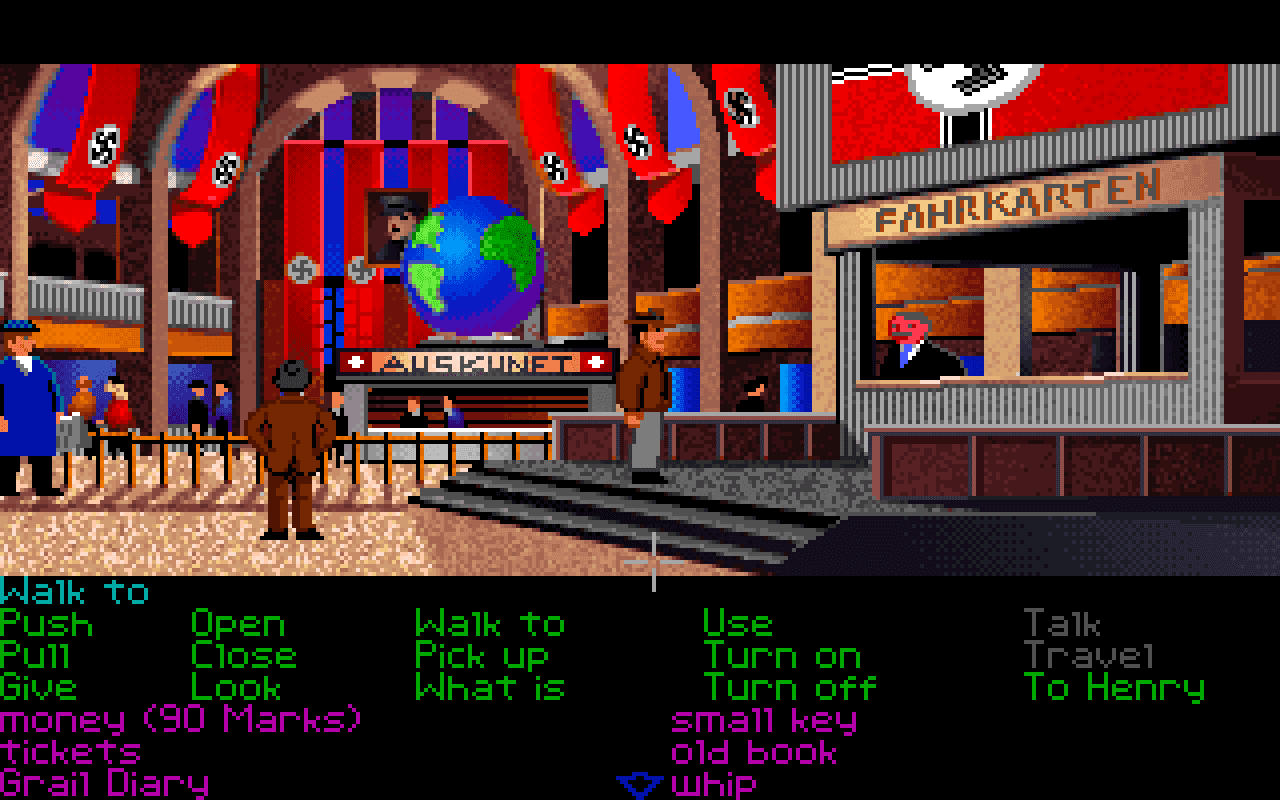The height and width of the screenshot is (800, 1280).
Task: Select the What is verb
Action: [491, 687]
